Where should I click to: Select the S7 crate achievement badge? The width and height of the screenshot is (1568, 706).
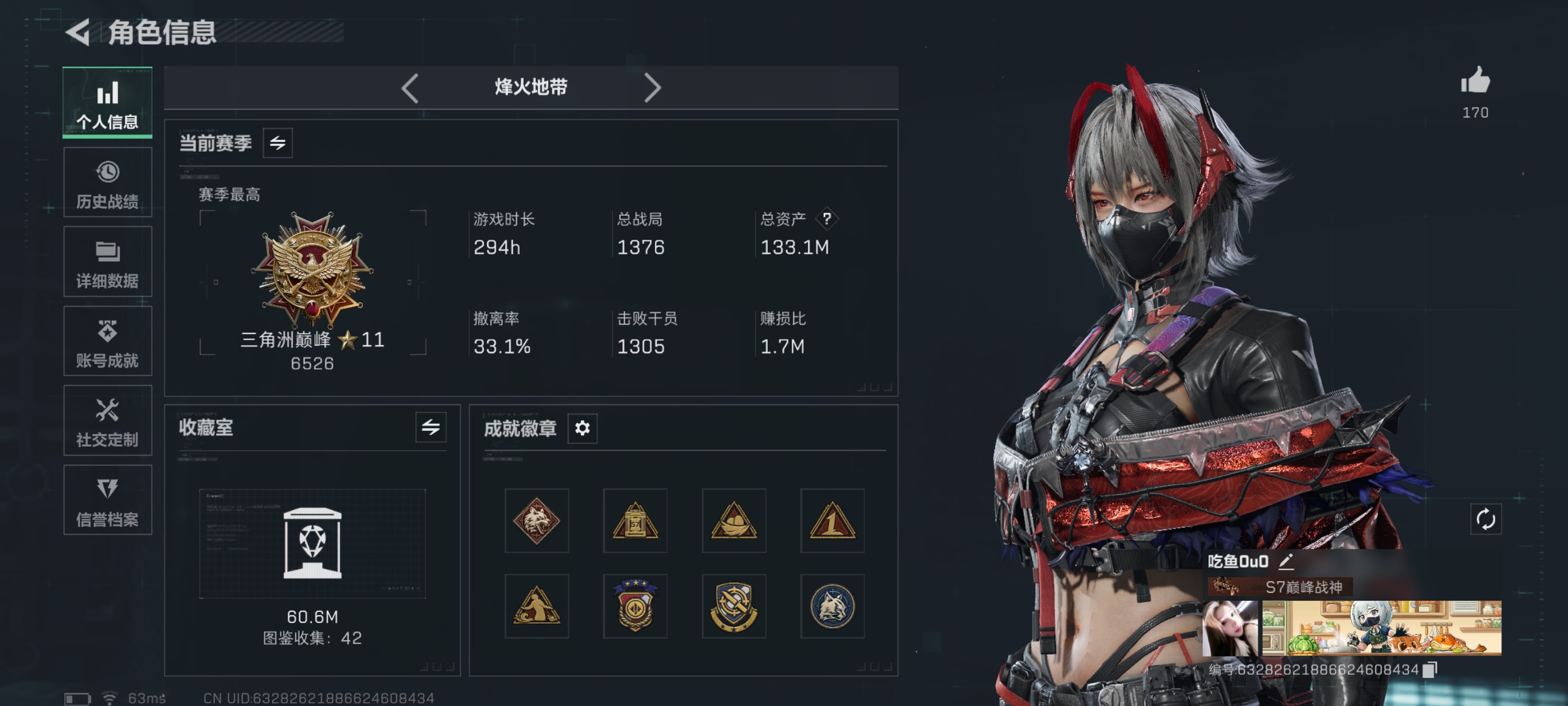(x=635, y=521)
